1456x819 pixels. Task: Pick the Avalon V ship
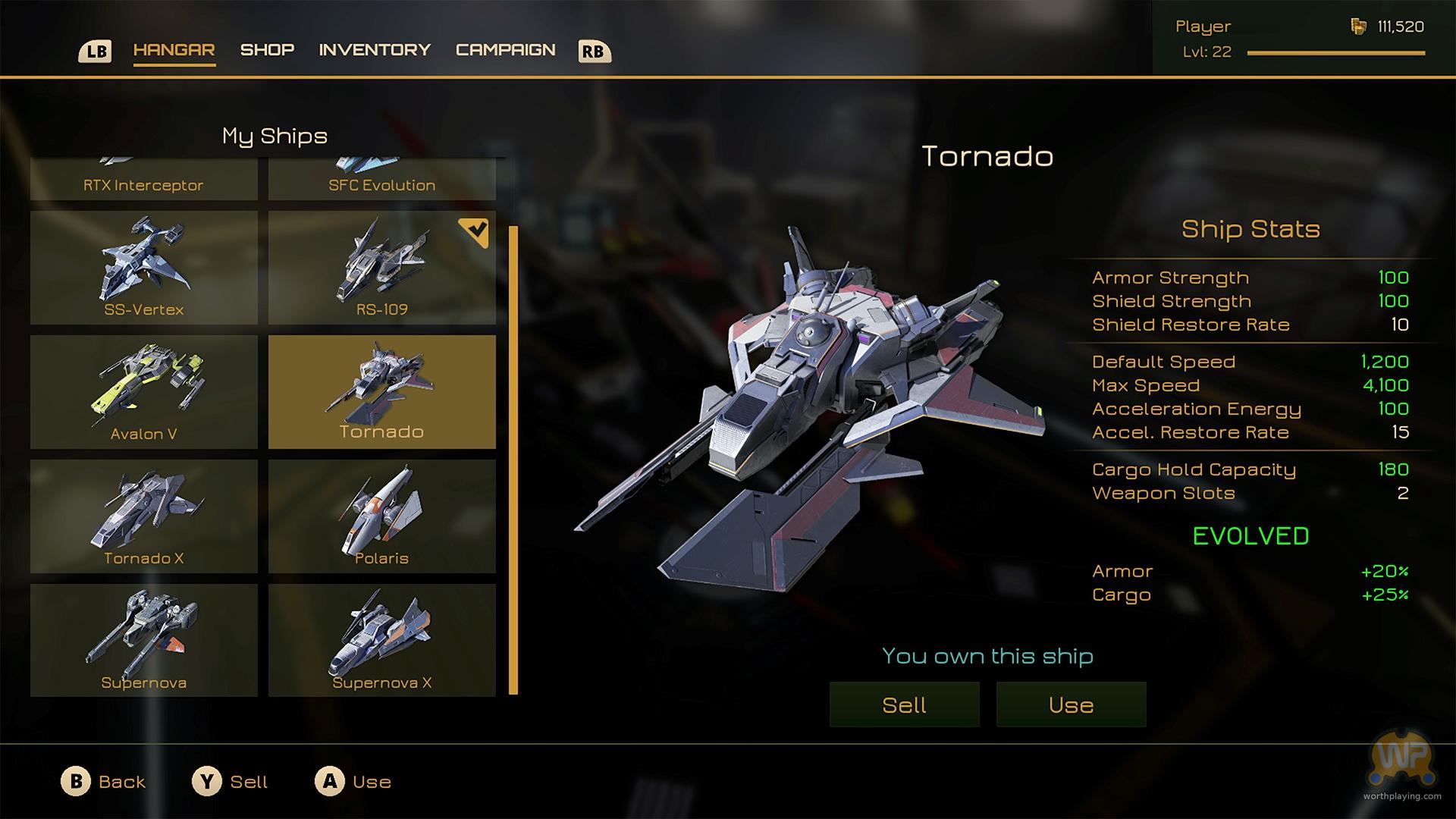point(144,392)
